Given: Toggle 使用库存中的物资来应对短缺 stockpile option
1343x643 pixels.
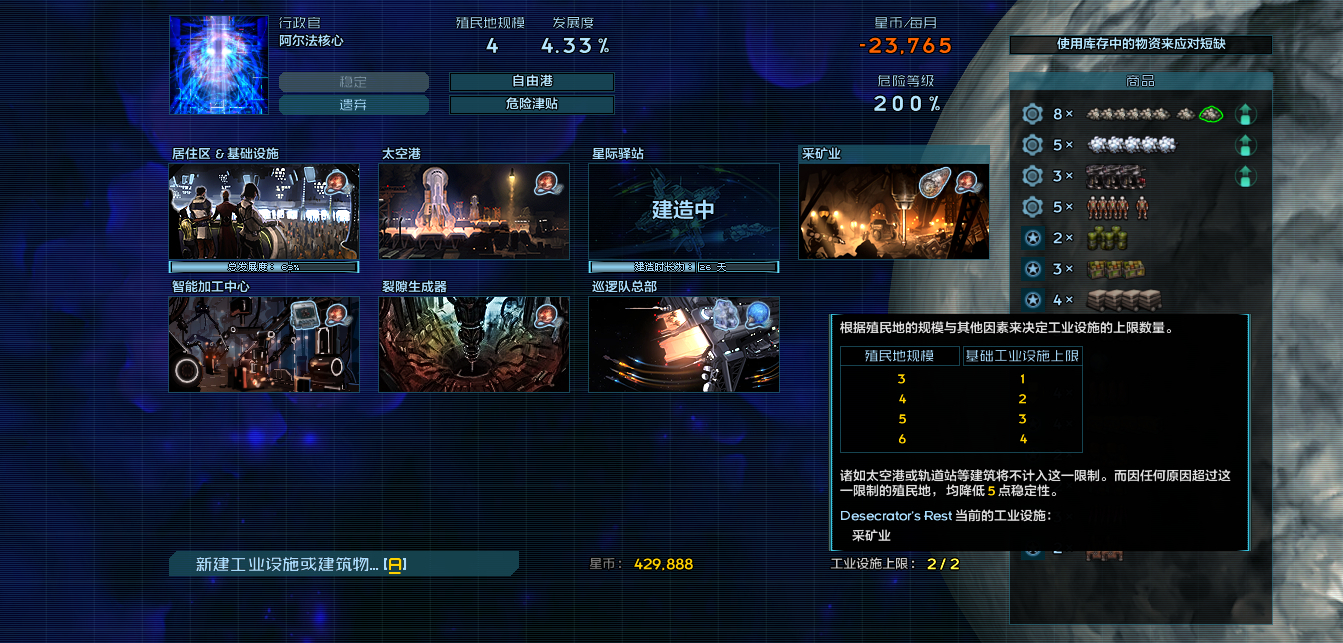Looking at the screenshot, I should 1140,45.
